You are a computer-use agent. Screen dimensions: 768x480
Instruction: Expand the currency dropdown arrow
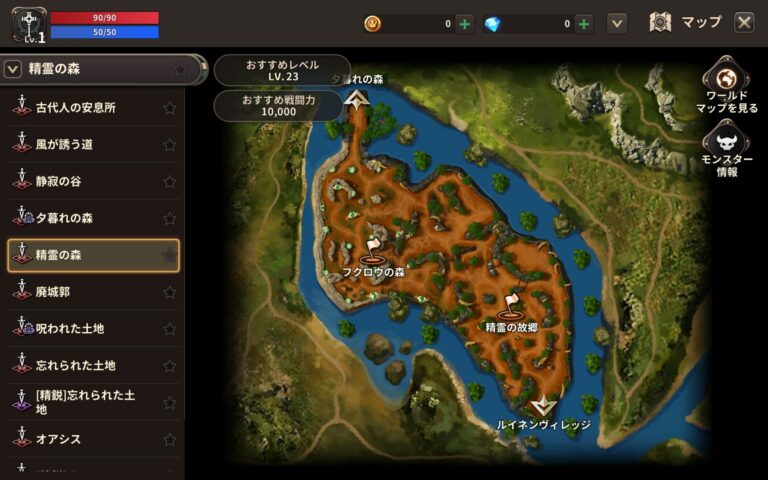point(617,23)
